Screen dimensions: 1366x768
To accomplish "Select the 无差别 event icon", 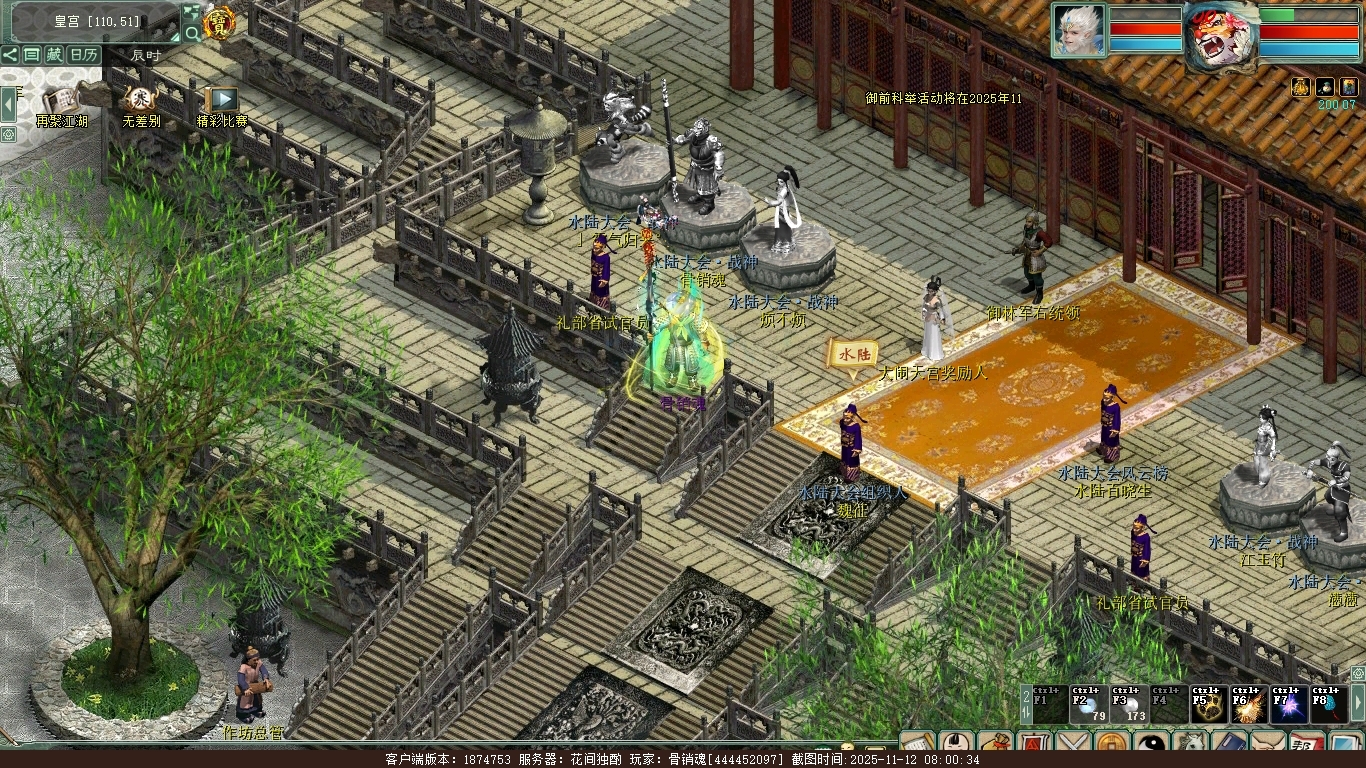I will pyautogui.click(x=140, y=101).
